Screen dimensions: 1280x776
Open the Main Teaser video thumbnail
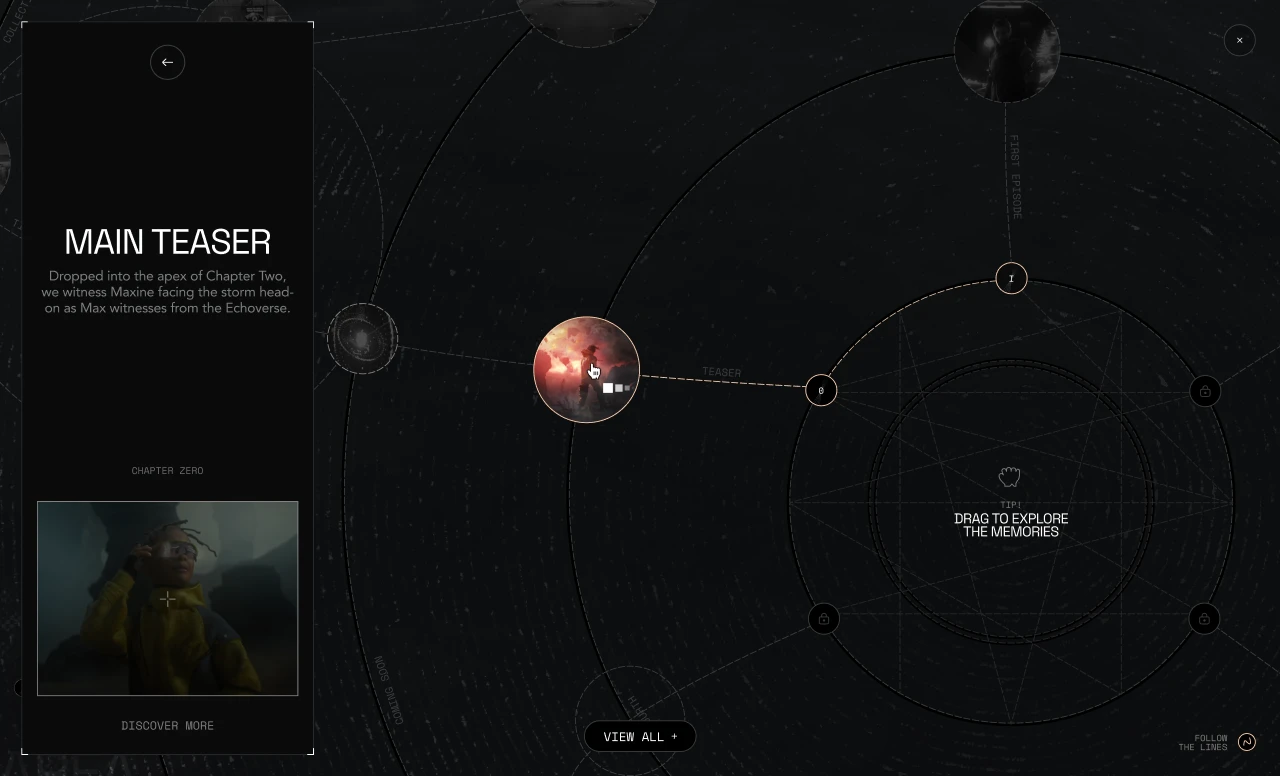pyautogui.click(x=167, y=598)
